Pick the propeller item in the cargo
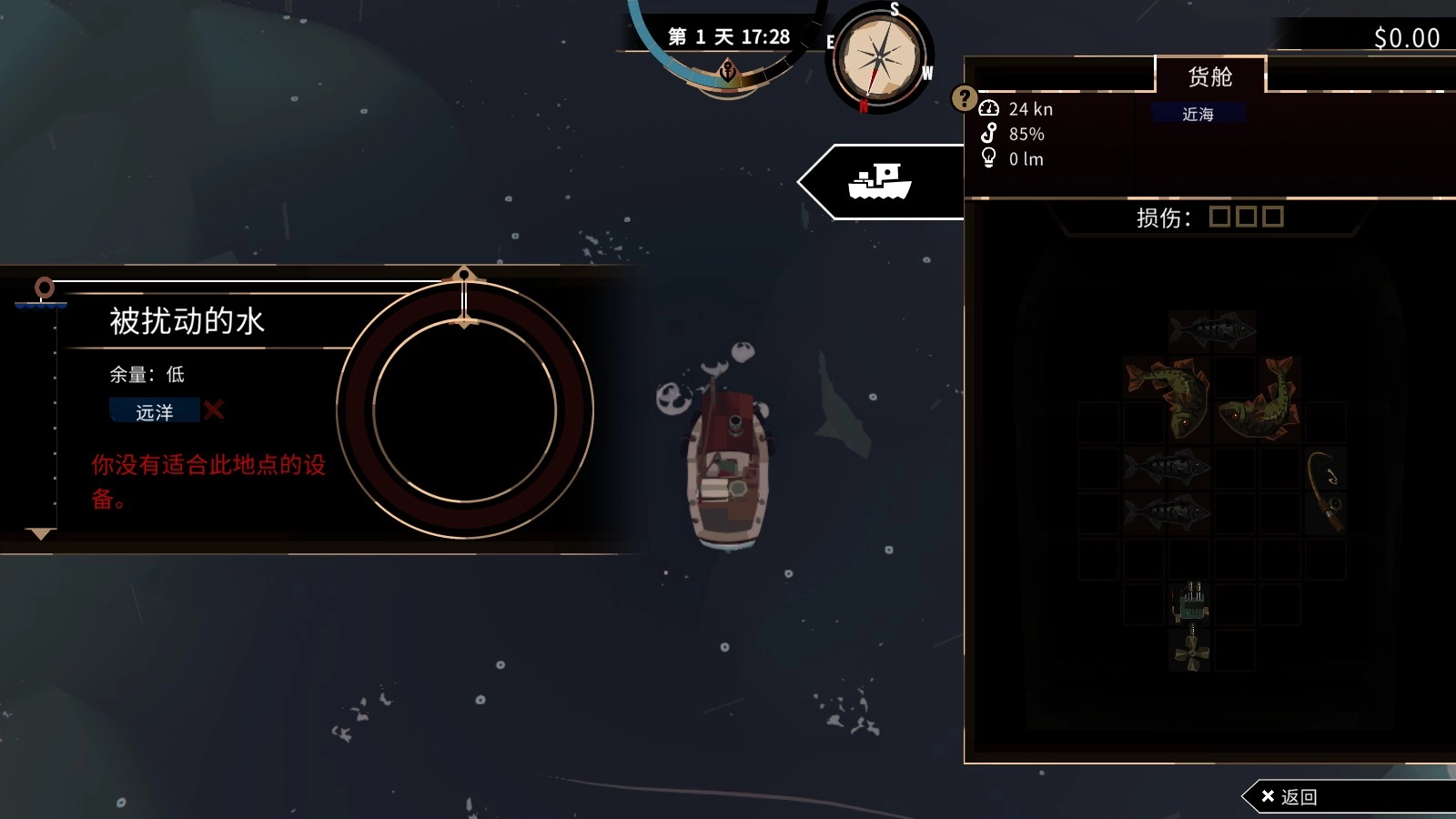The width and height of the screenshot is (1456, 819). click(x=1191, y=652)
